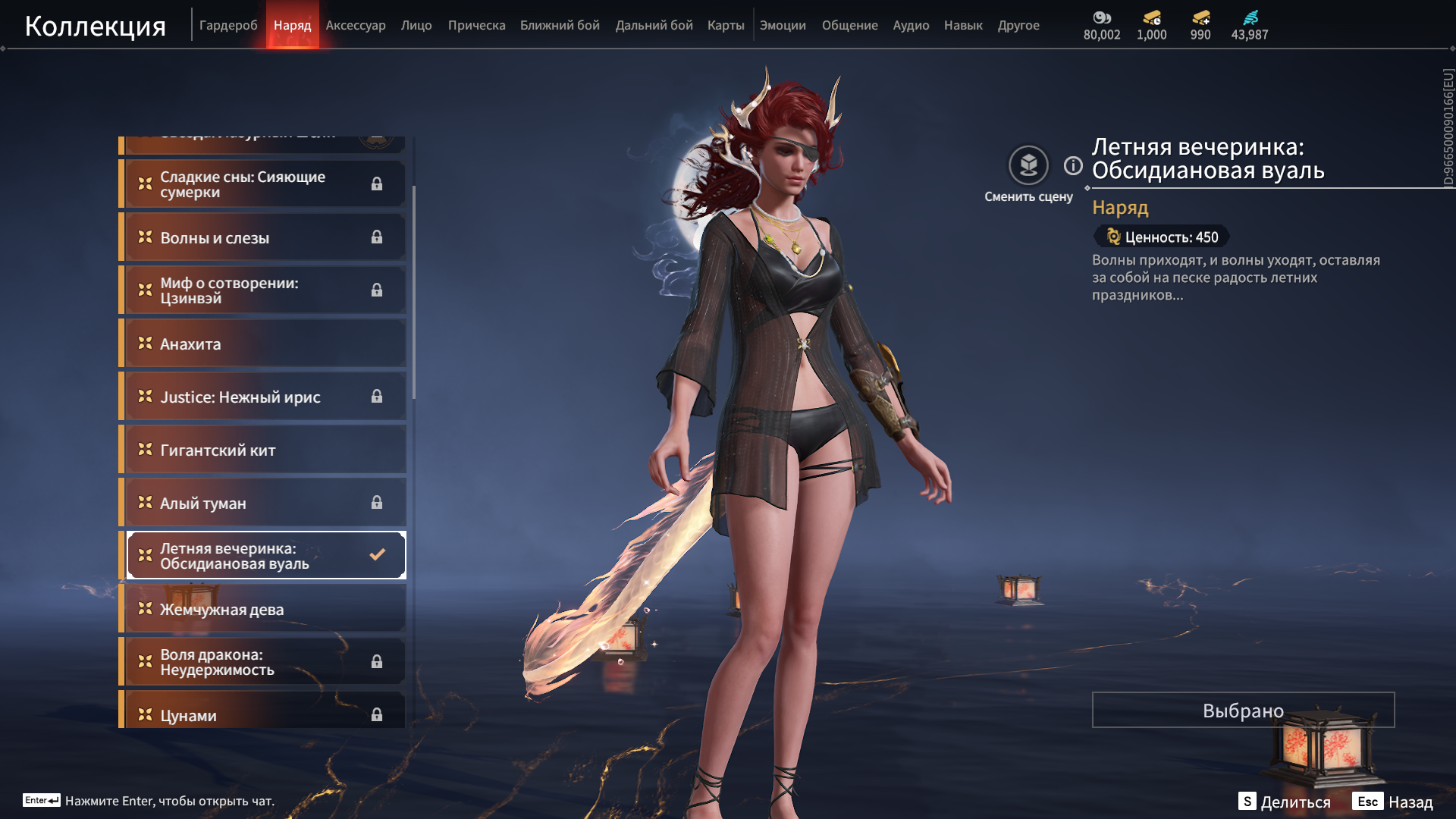This screenshot has height=819, width=1456.
Task: Share the outfit with Делиться
Action: pos(1285,802)
